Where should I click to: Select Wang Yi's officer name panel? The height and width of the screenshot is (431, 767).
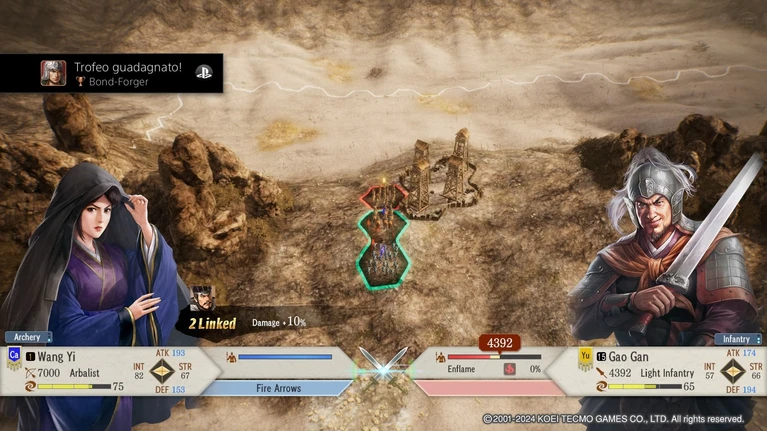point(62,356)
